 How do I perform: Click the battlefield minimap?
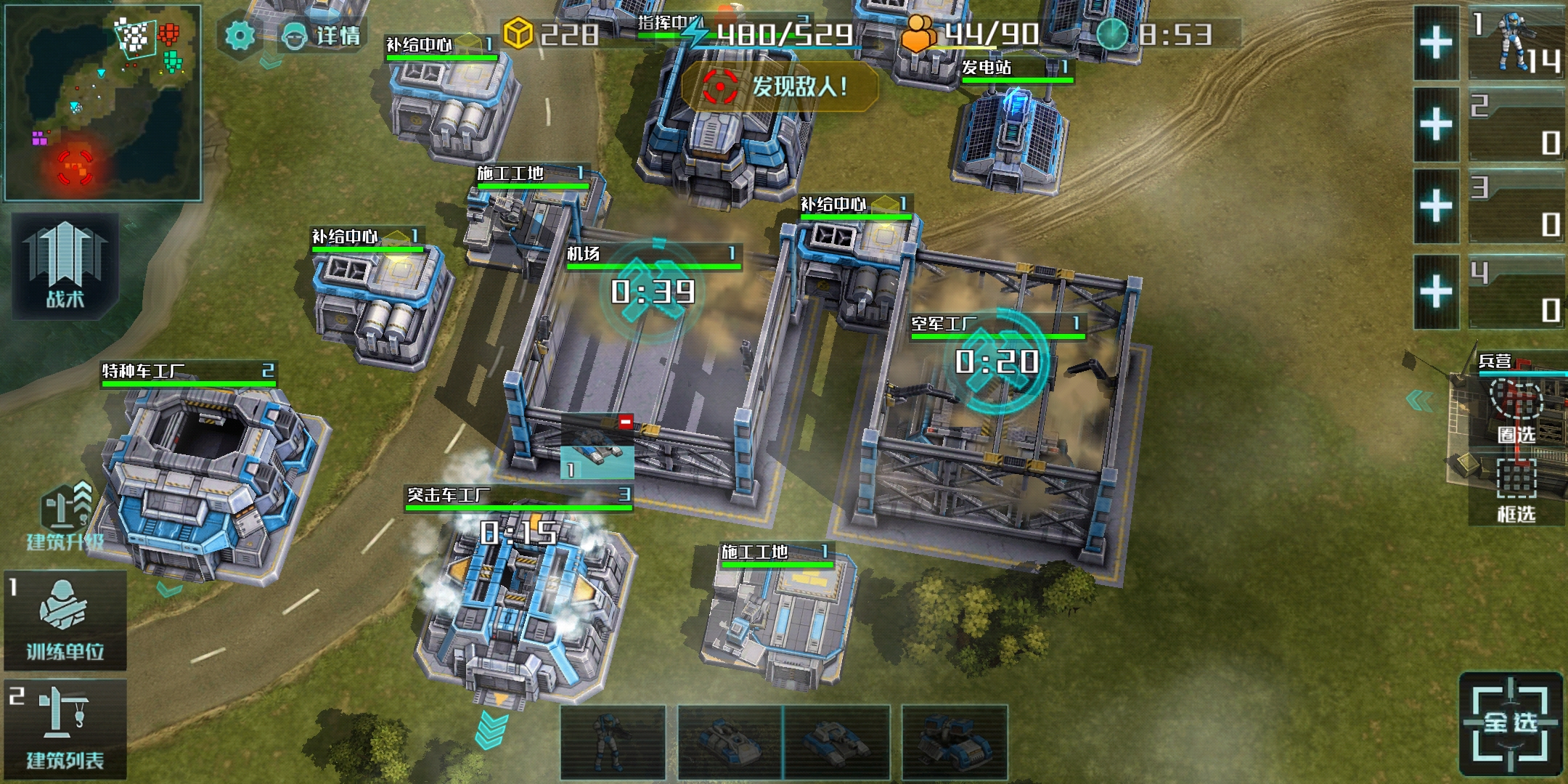coord(103,103)
